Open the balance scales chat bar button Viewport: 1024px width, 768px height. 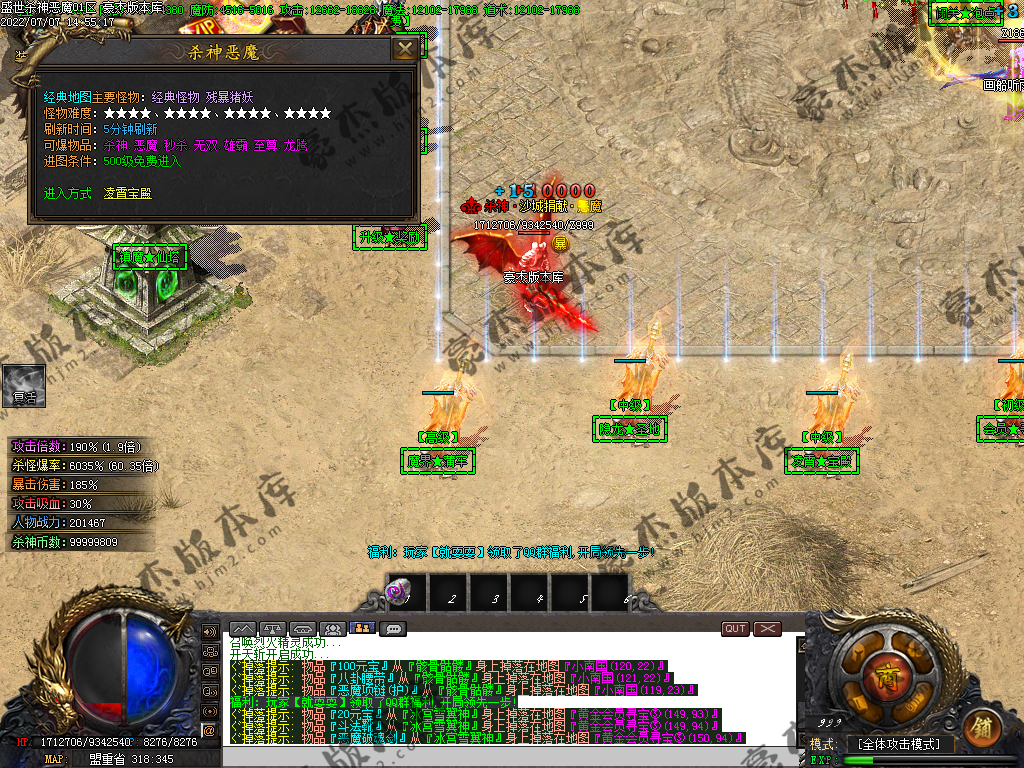tap(274, 629)
